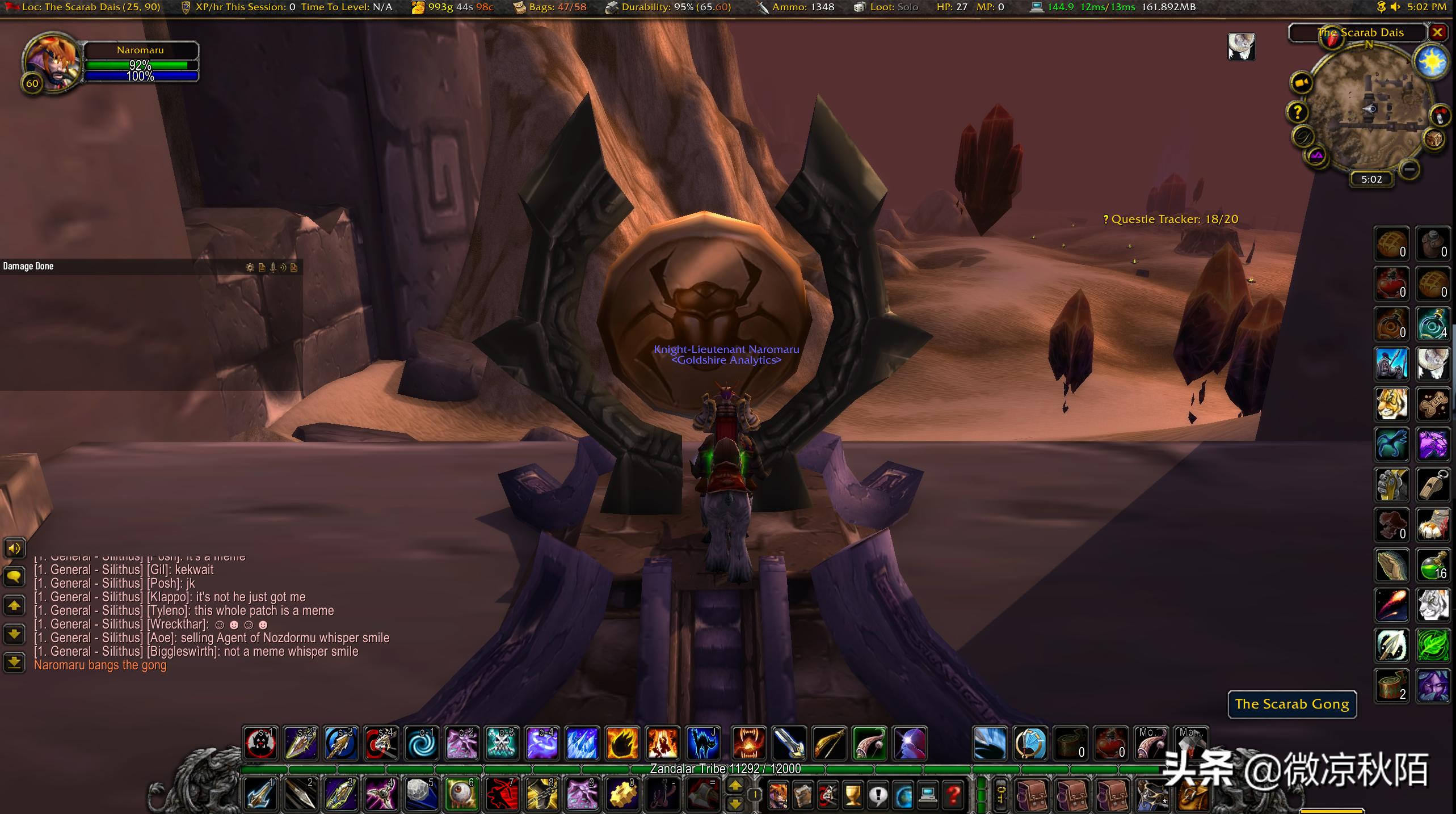Click the yellow camera minimap button

coord(1302,83)
